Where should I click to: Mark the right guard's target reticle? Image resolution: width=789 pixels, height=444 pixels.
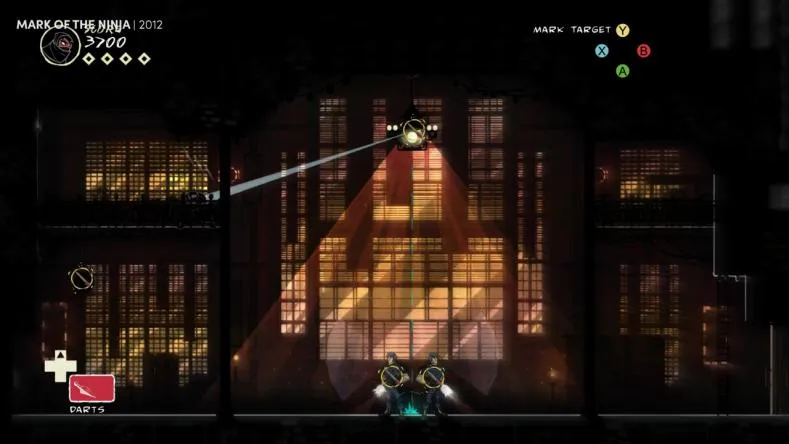coord(432,377)
